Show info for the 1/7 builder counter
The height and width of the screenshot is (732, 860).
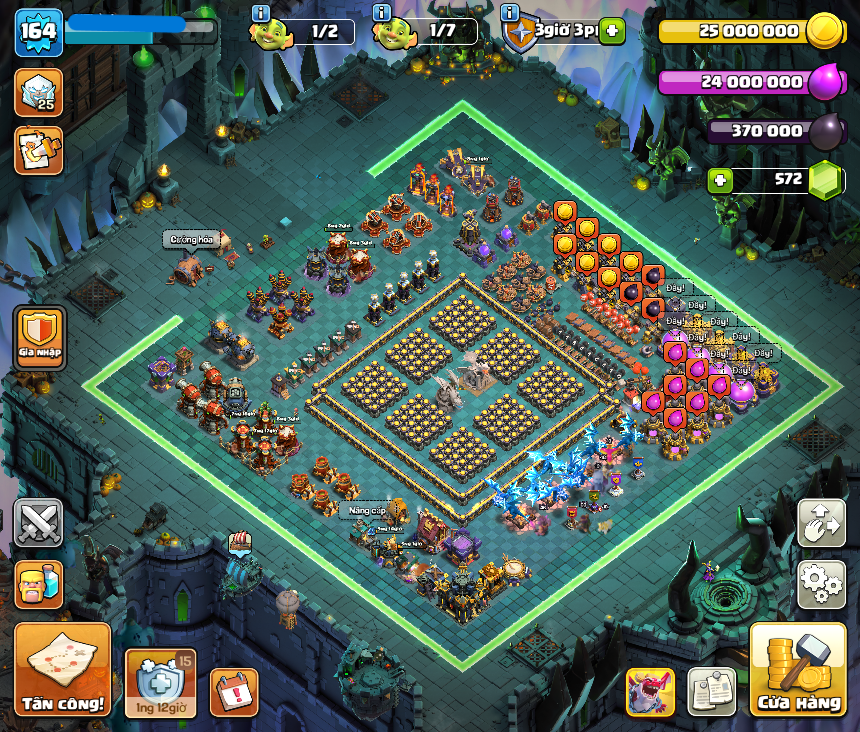381,13
